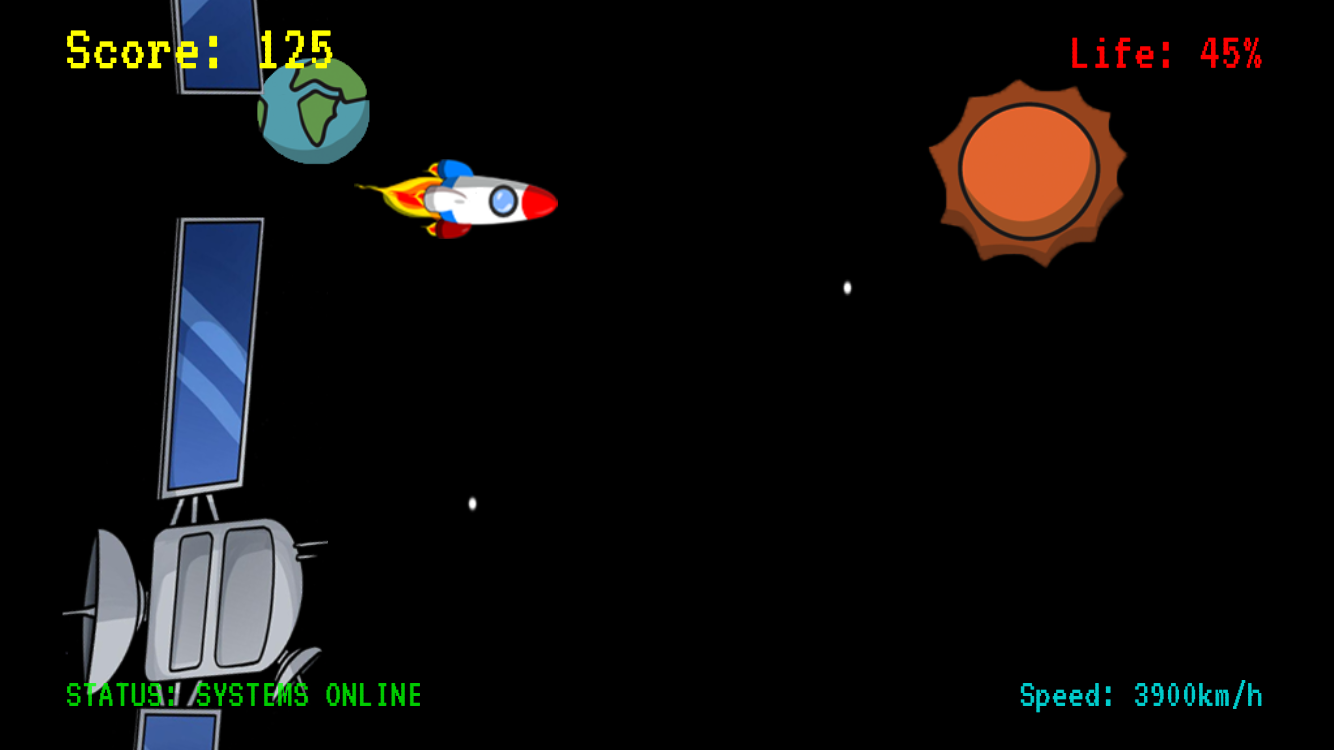The image size is (1334, 750).
Task: Click the star near the sun
Action: pos(845,287)
